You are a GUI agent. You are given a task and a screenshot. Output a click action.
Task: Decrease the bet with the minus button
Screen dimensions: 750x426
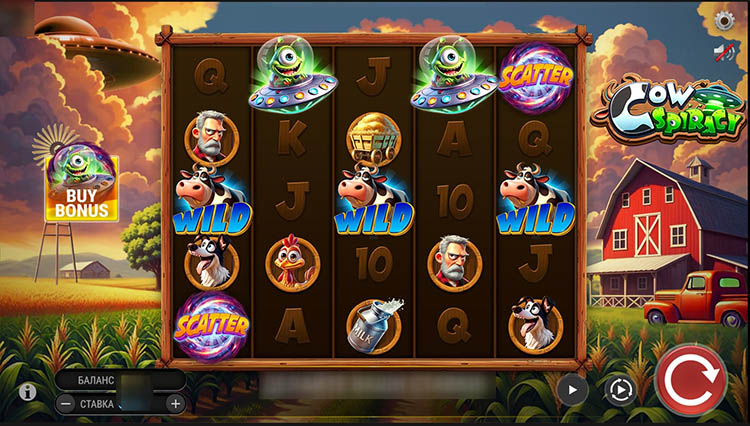click(65, 404)
